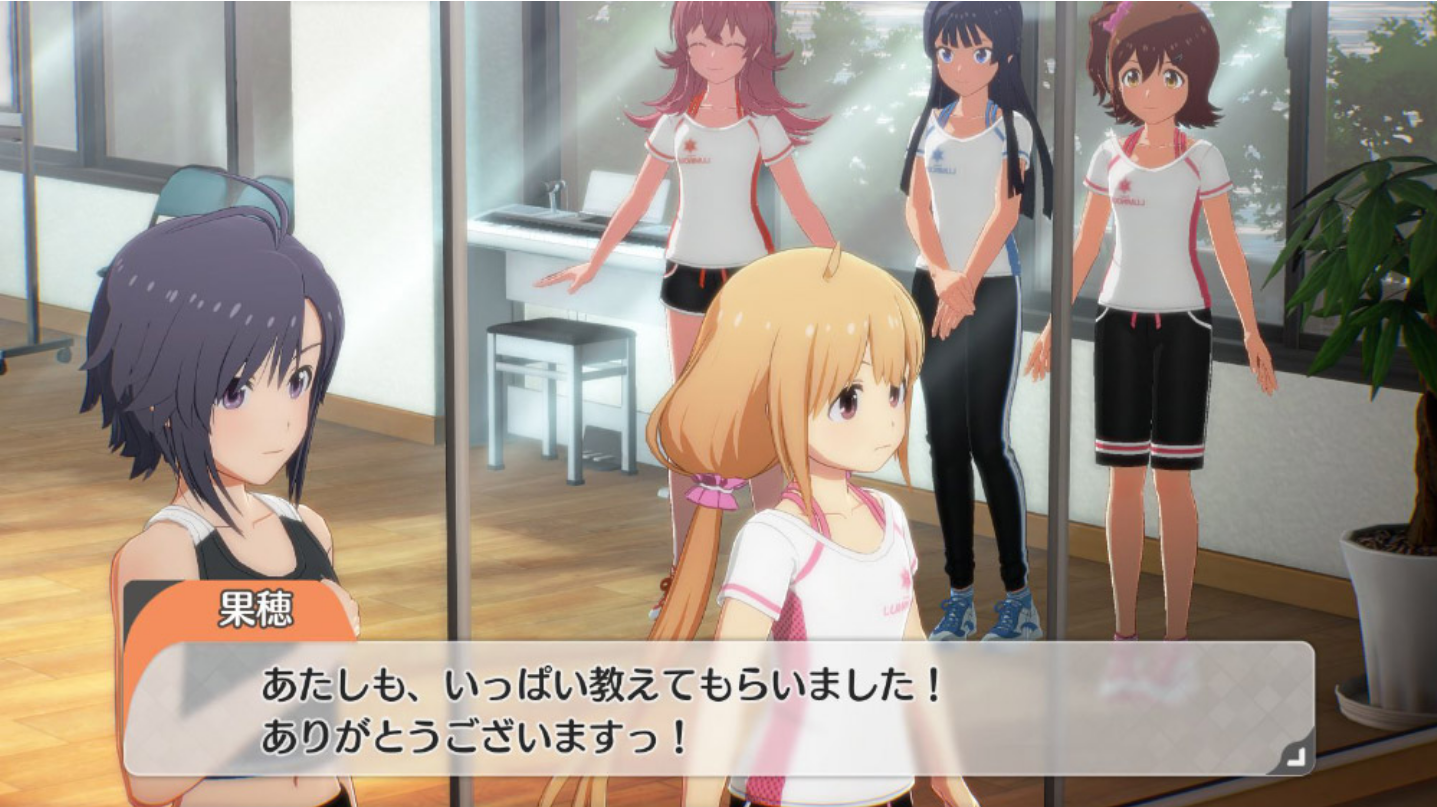Click the dialogue box to continue
This screenshot has height=807, width=1437.
point(718,710)
